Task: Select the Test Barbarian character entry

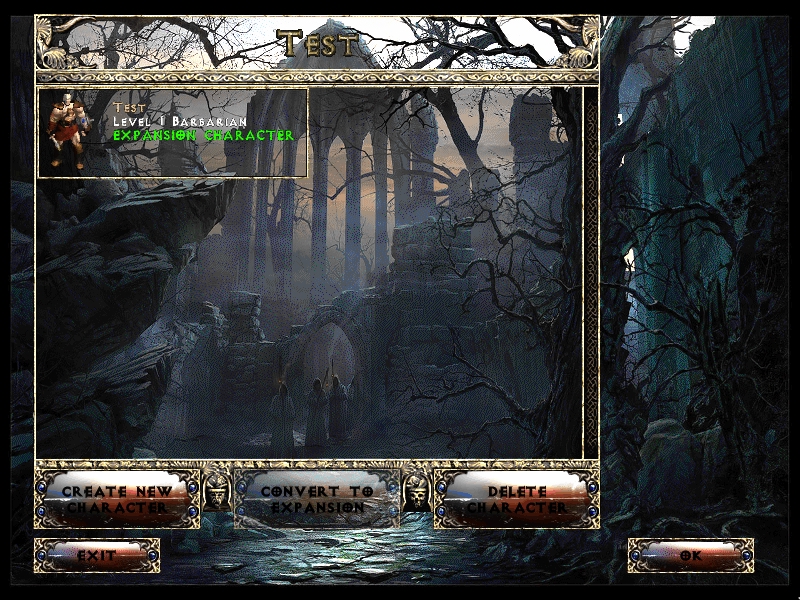Action: coord(172,132)
